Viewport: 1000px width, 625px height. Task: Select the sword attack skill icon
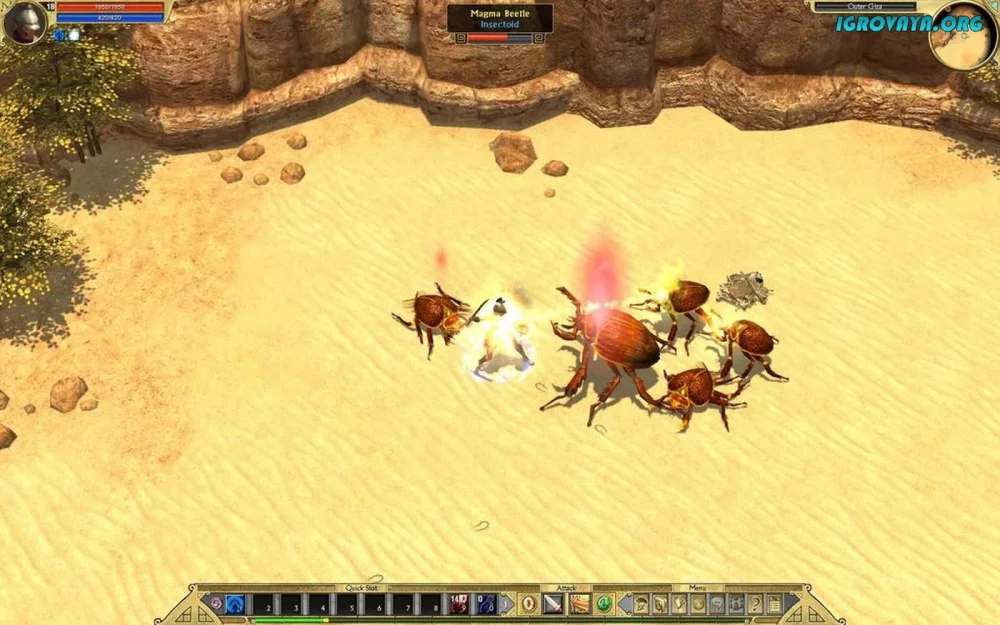tap(553, 603)
